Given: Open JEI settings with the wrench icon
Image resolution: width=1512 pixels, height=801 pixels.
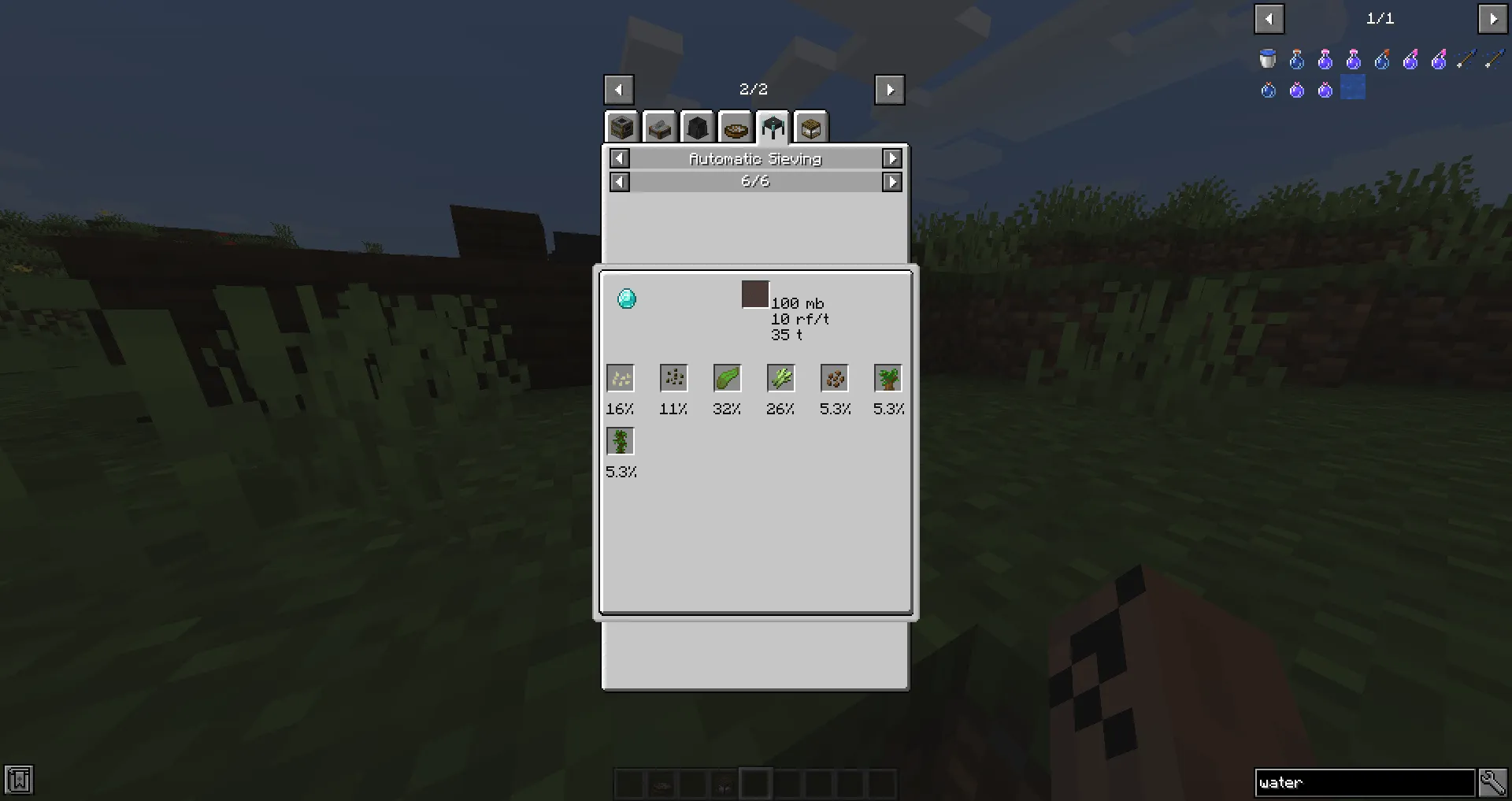Looking at the screenshot, I should pyautogui.click(x=1493, y=781).
